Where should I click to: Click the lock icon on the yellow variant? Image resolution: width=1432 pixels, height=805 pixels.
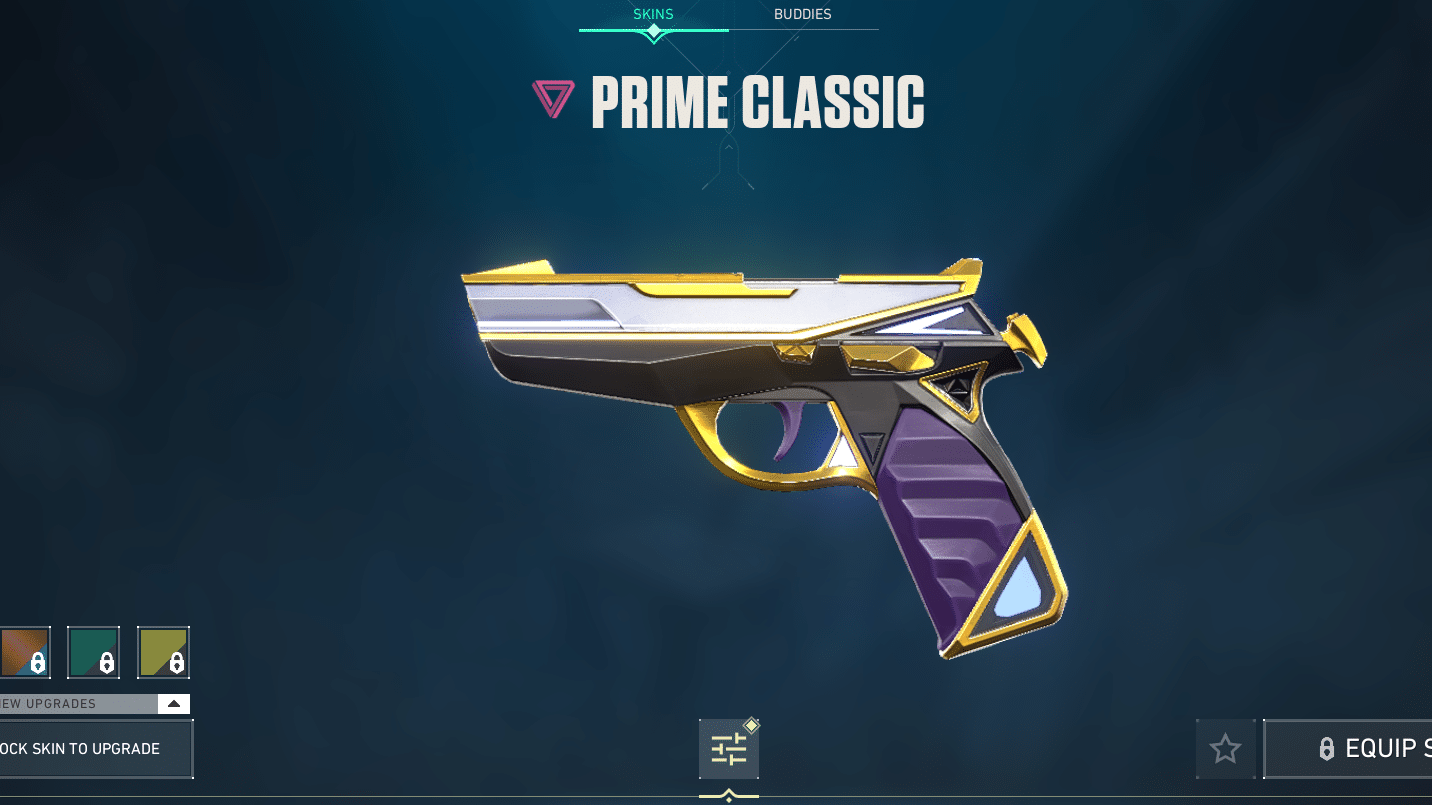175,662
